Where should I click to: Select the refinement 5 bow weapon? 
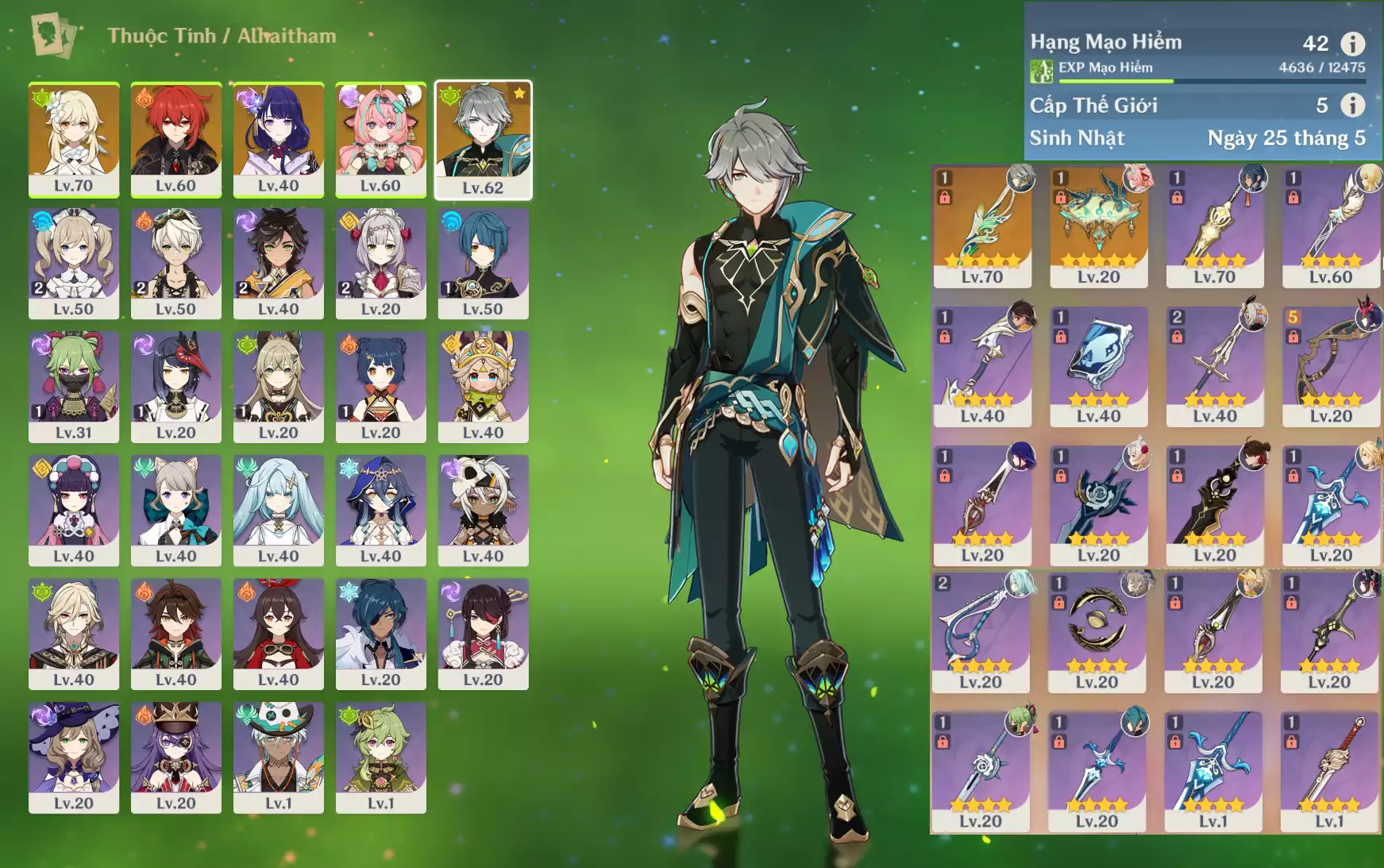pyautogui.click(x=1331, y=366)
